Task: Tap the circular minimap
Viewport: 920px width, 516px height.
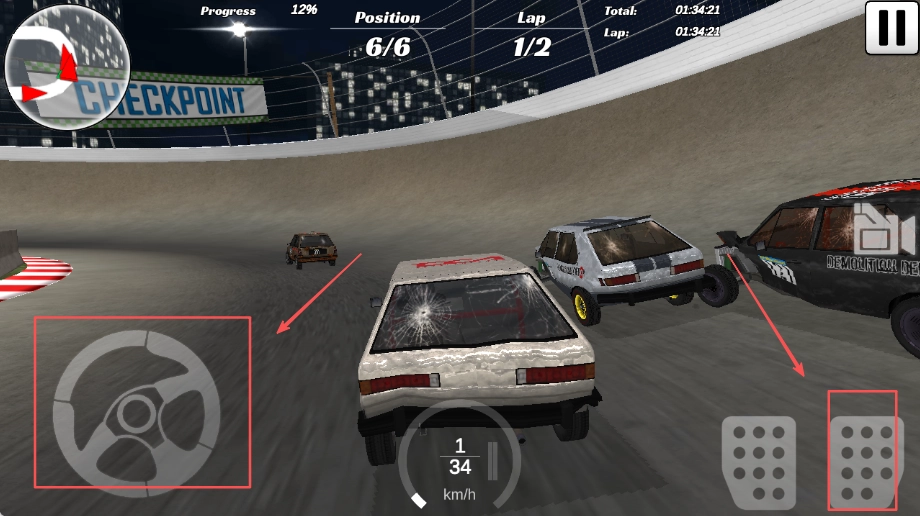Action: (x=67, y=69)
